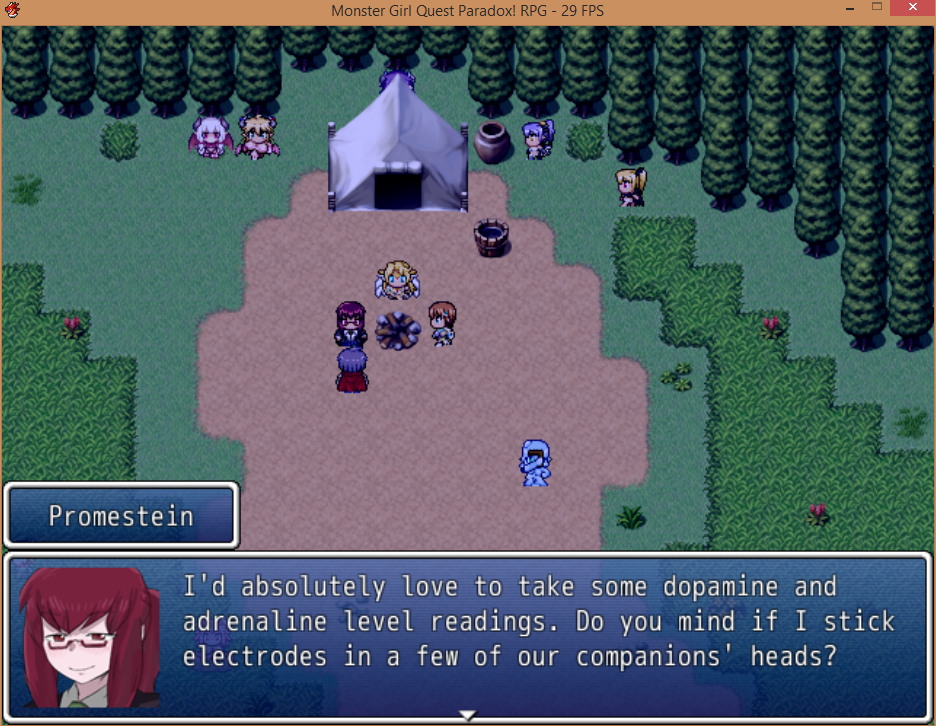Maximize the game window
The image size is (936, 726).
[x=876, y=9]
